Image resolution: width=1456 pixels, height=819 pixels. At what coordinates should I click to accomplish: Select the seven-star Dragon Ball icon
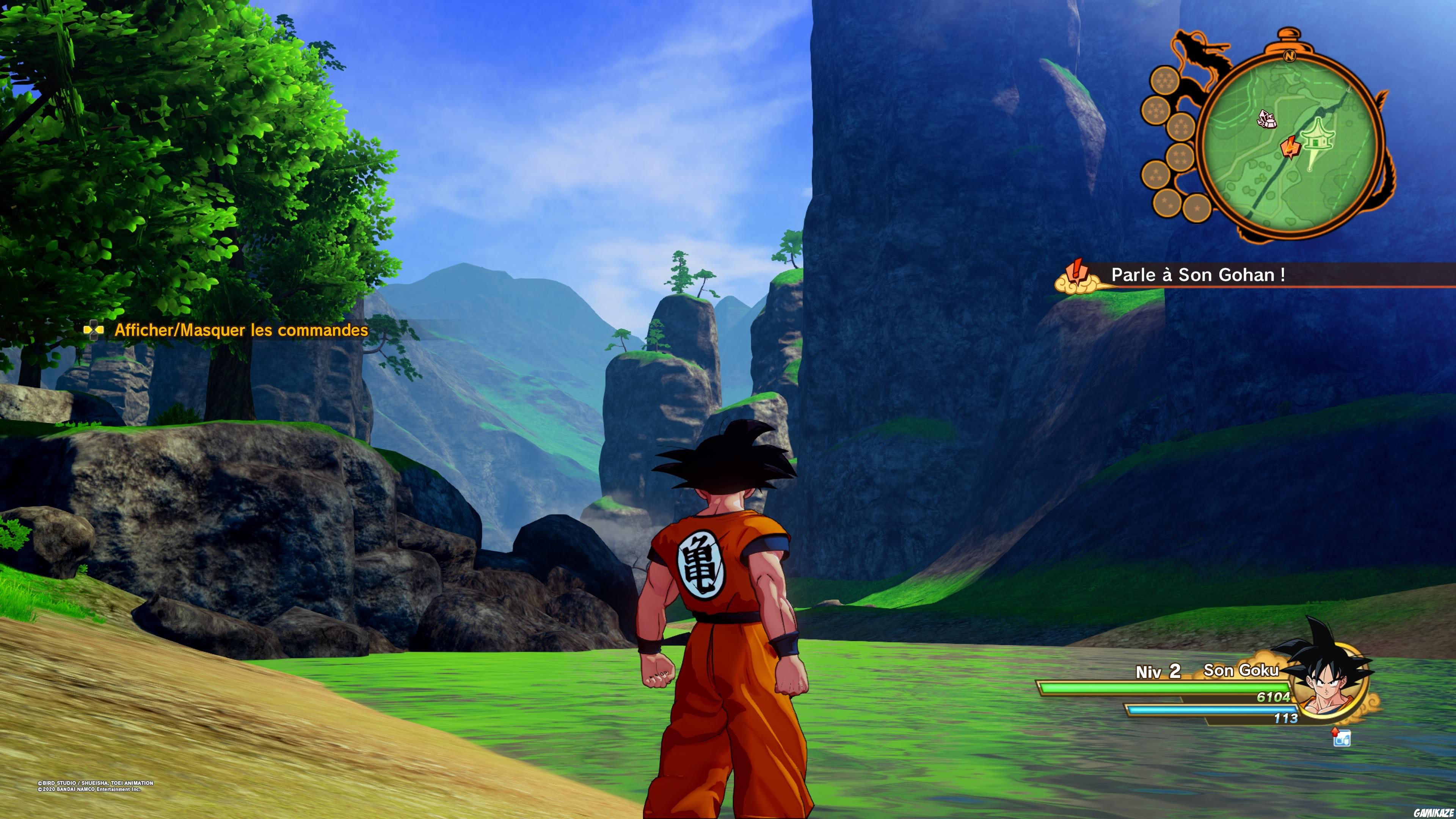click(1166, 81)
